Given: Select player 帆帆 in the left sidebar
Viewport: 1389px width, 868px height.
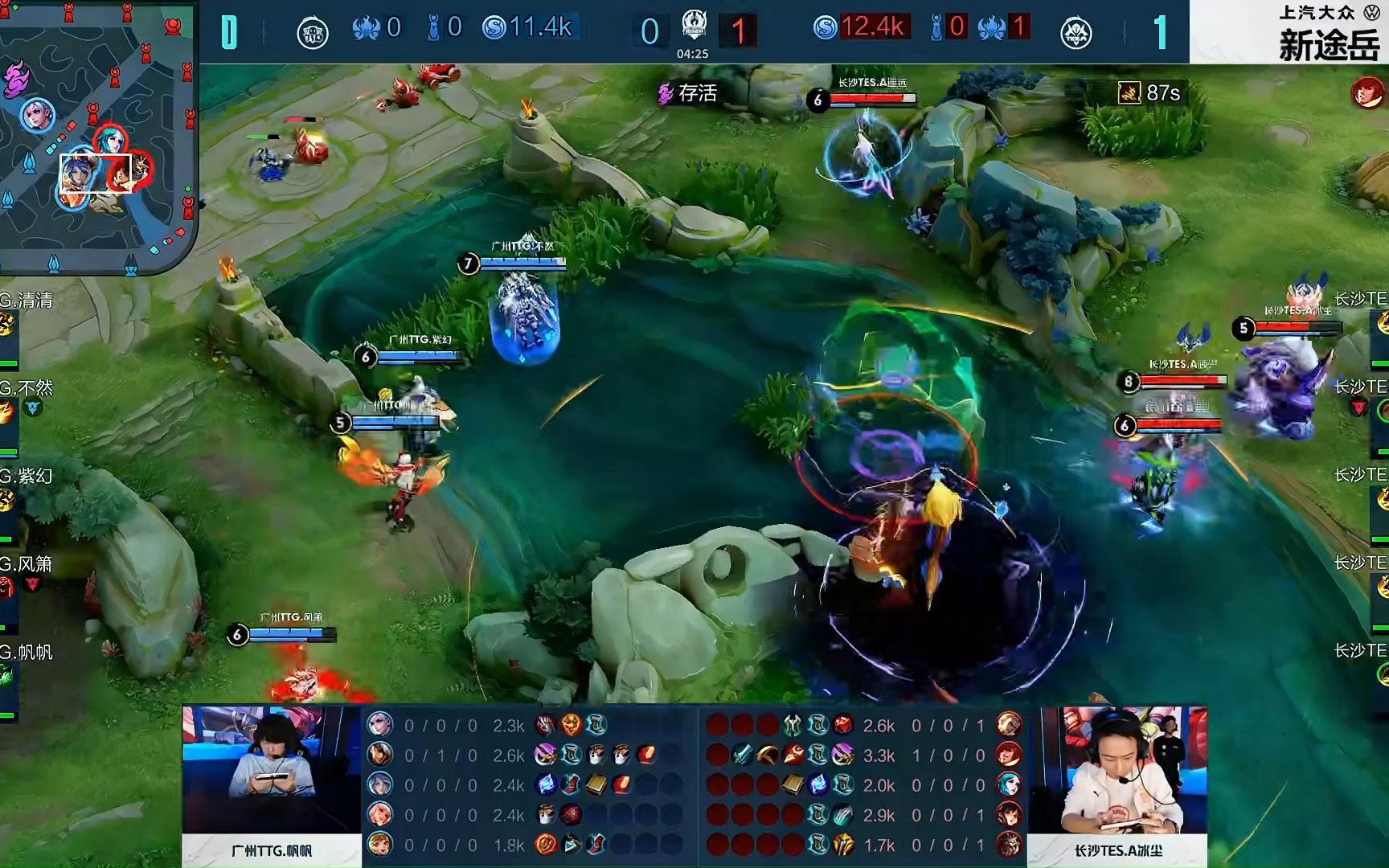Looking at the screenshot, I should pos(27,652).
